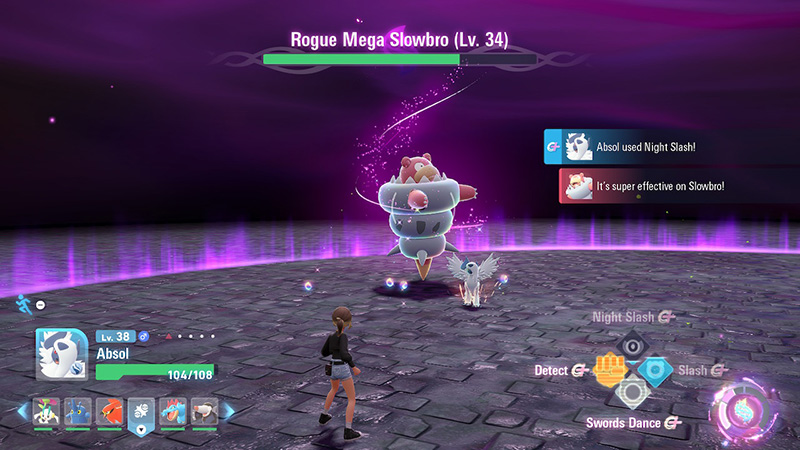Image resolution: width=800 pixels, height=450 pixels.
Task: Use the Night Slash move
Action: coord(631,345)
